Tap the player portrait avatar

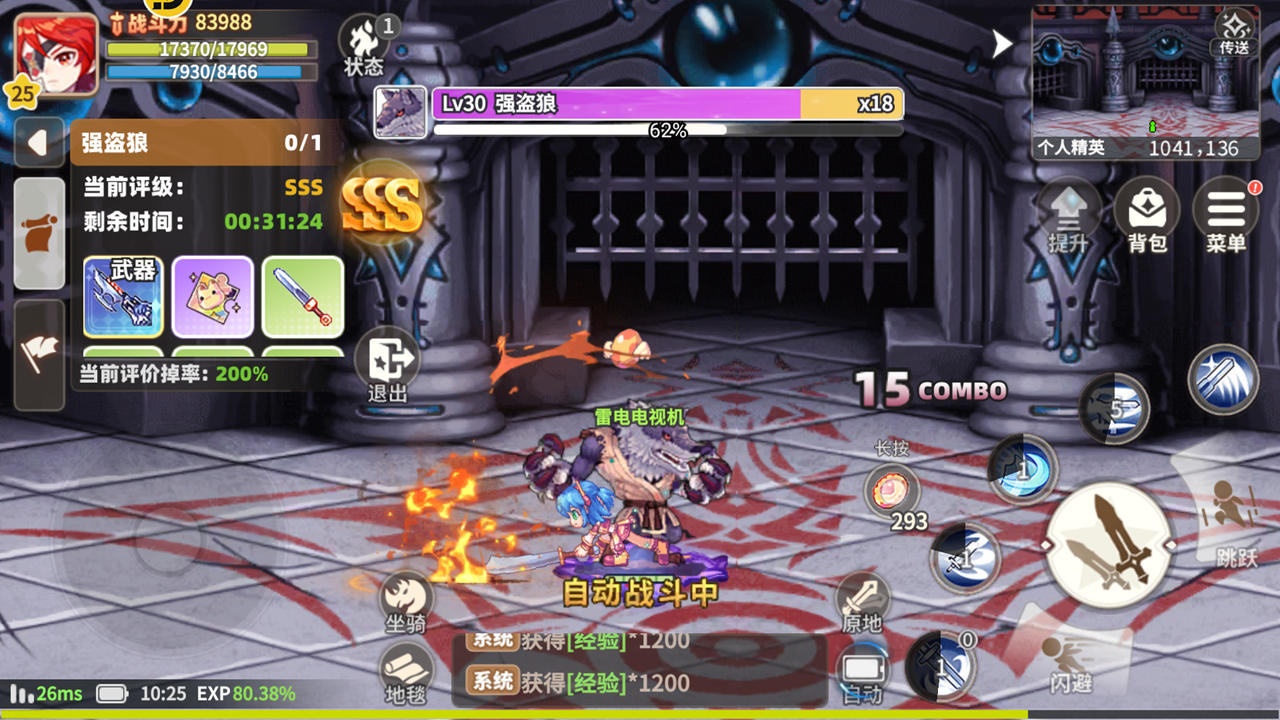57,55
